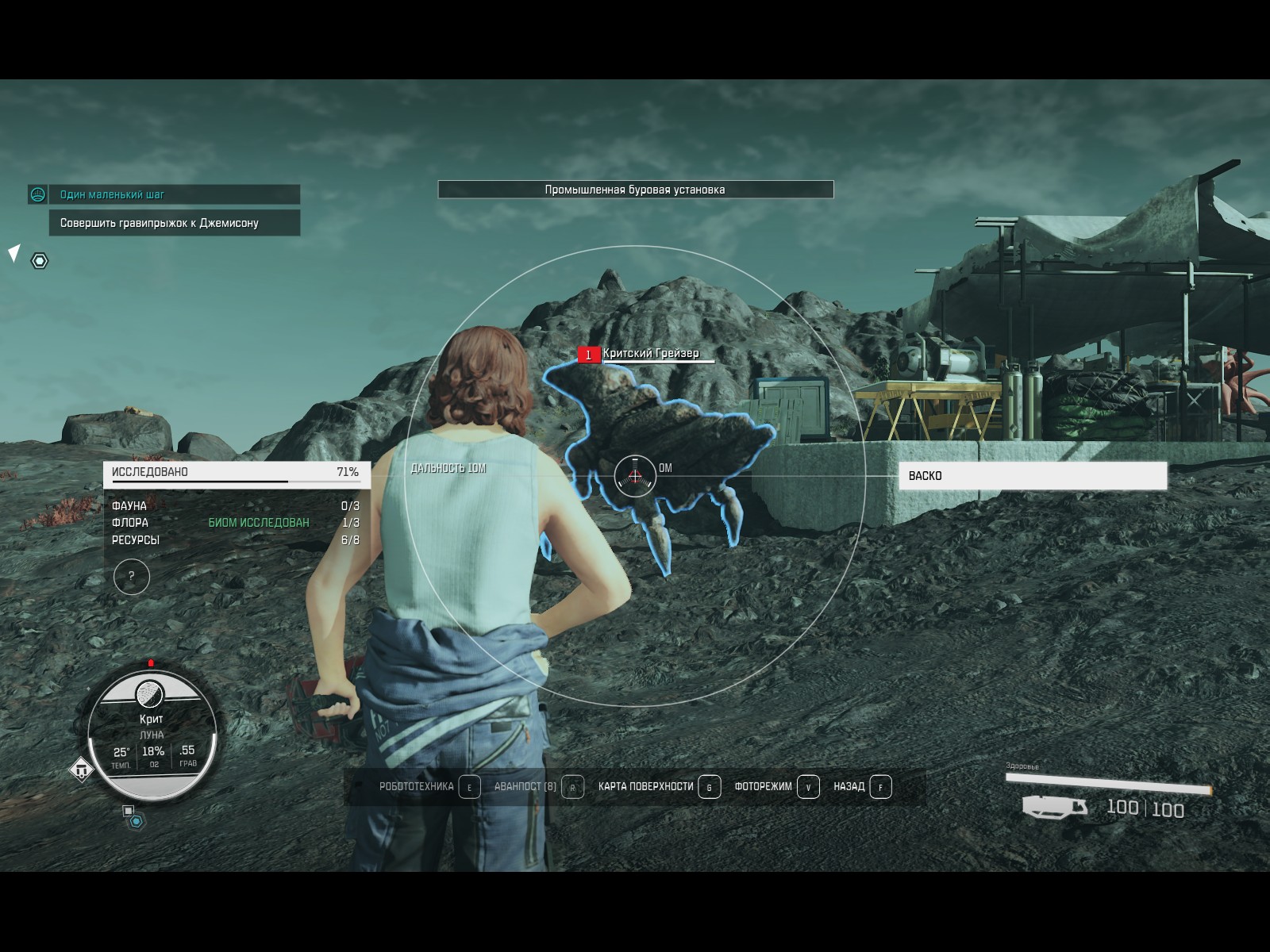Select the gravity jump to Jemison objective

[175, 223]
